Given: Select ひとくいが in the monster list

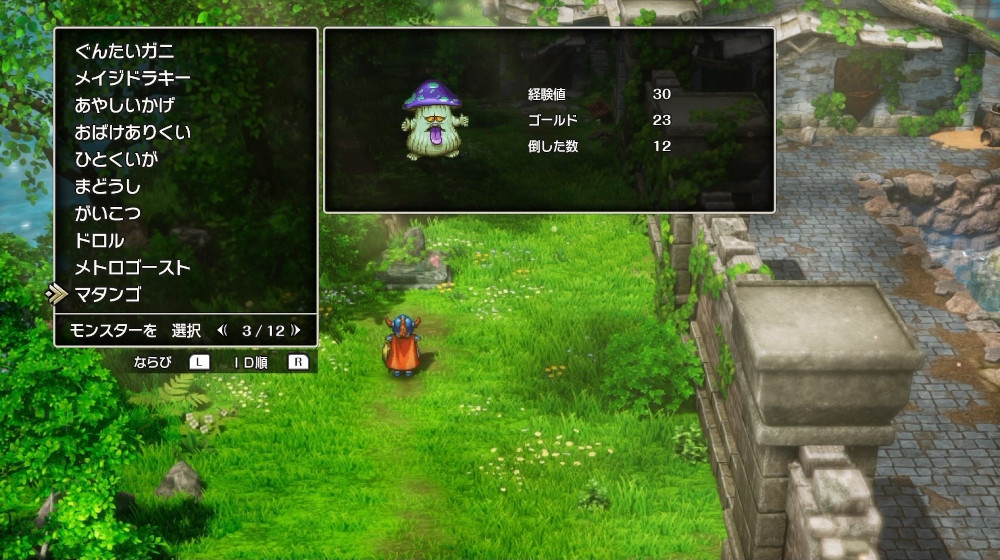Looking at the screenshot, I should pos(116,159).
